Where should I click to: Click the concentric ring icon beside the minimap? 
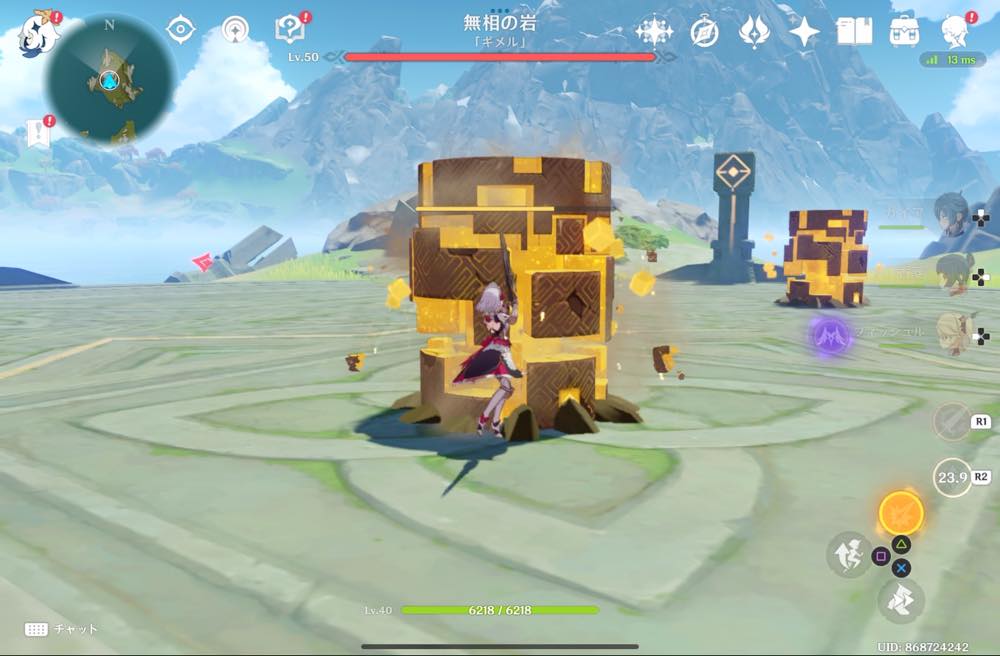(236, 30)
